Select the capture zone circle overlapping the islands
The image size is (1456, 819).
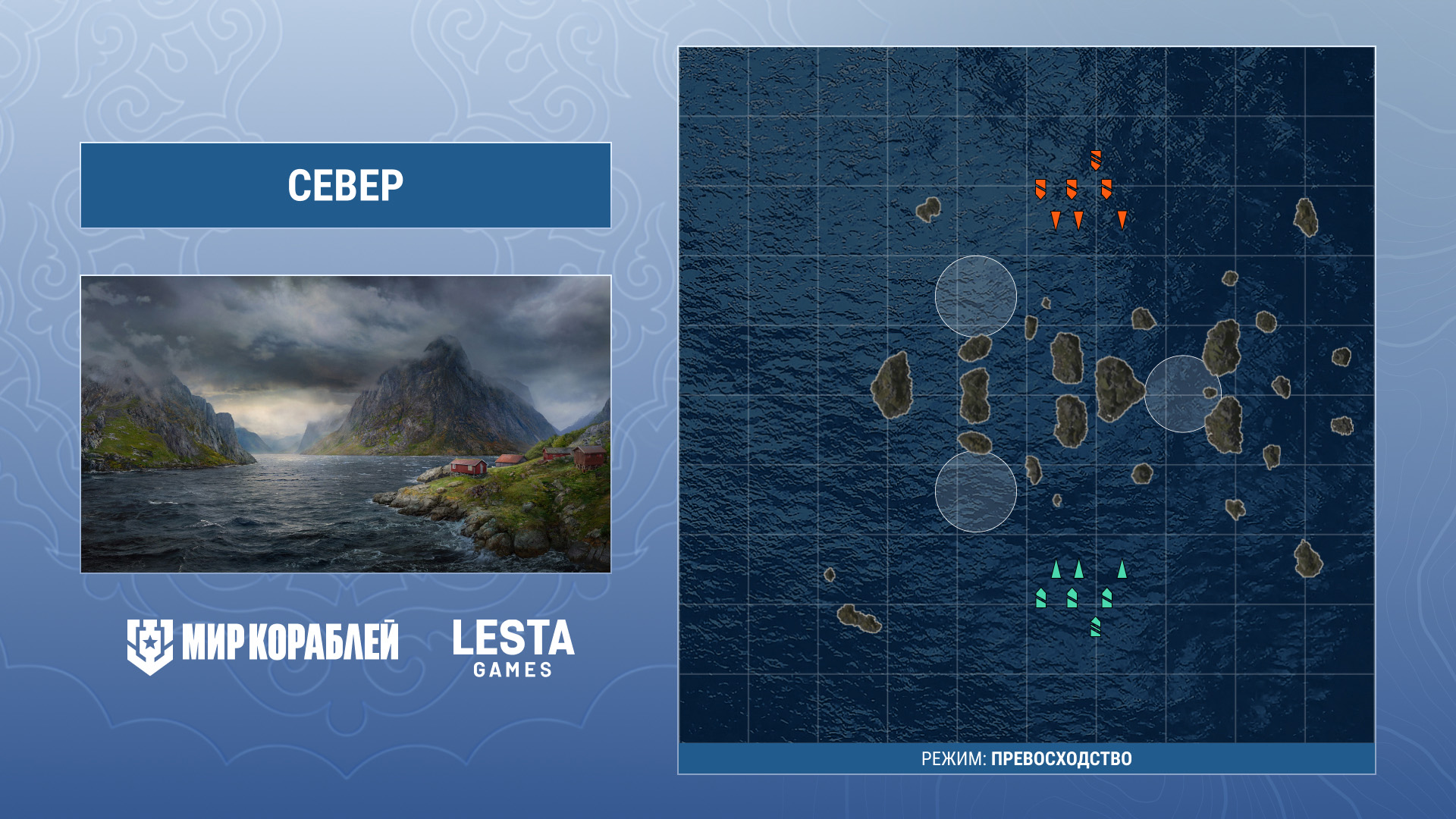[1181, 394]
